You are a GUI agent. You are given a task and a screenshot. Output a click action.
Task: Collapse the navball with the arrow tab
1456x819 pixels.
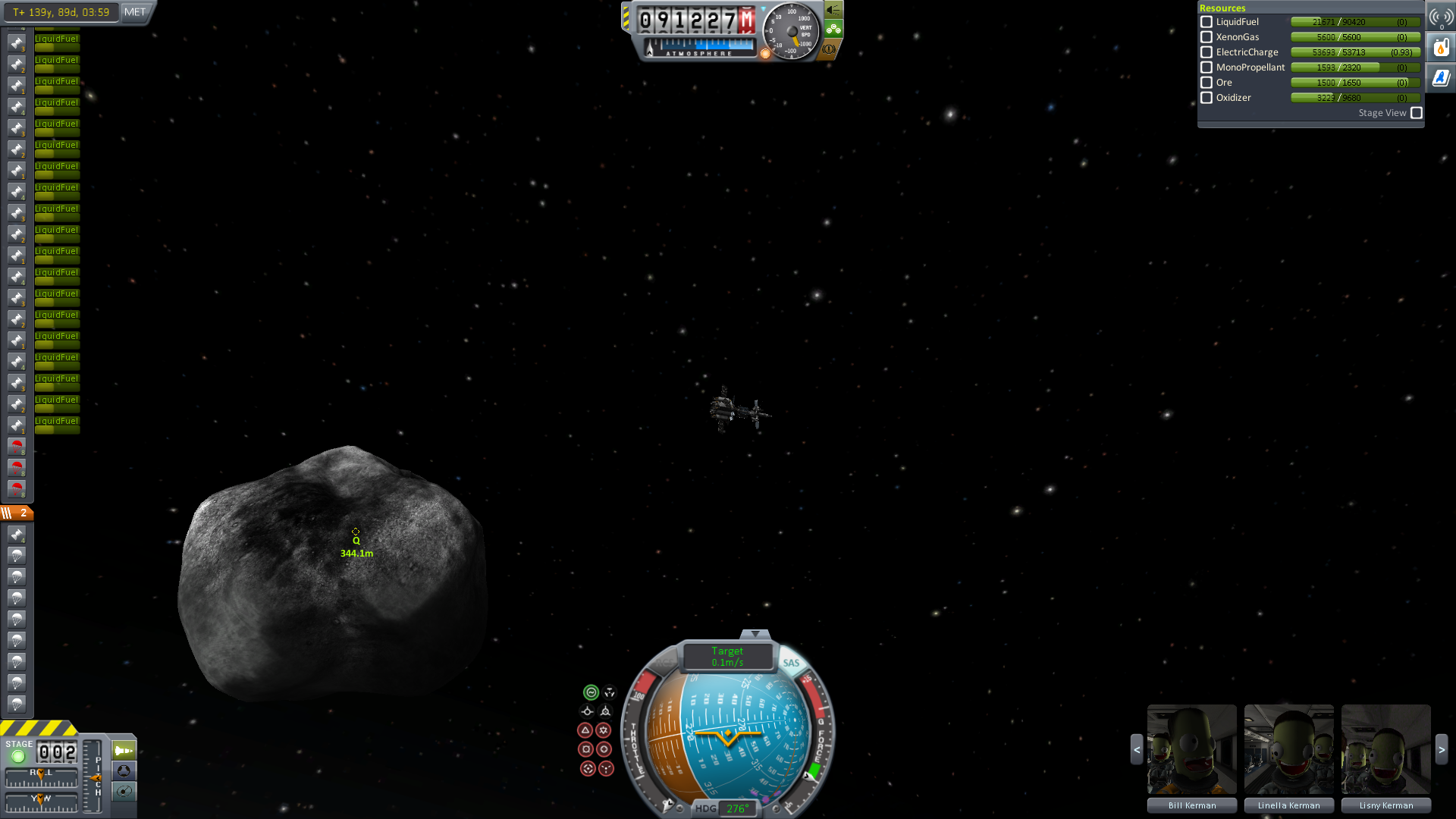(x=755, y=634)
